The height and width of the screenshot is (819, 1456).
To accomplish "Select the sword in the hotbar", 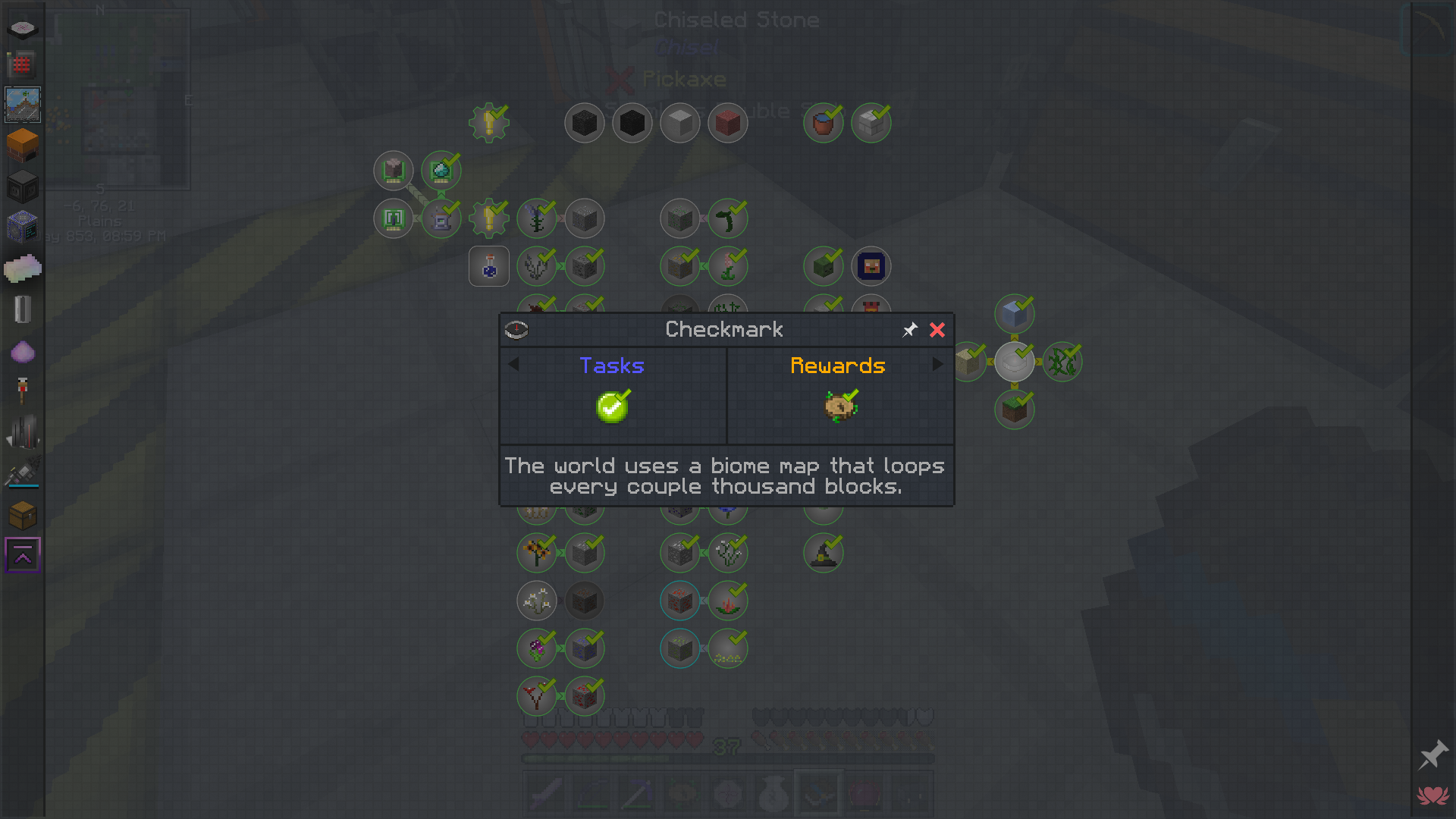I will click(x=545, y=793).
